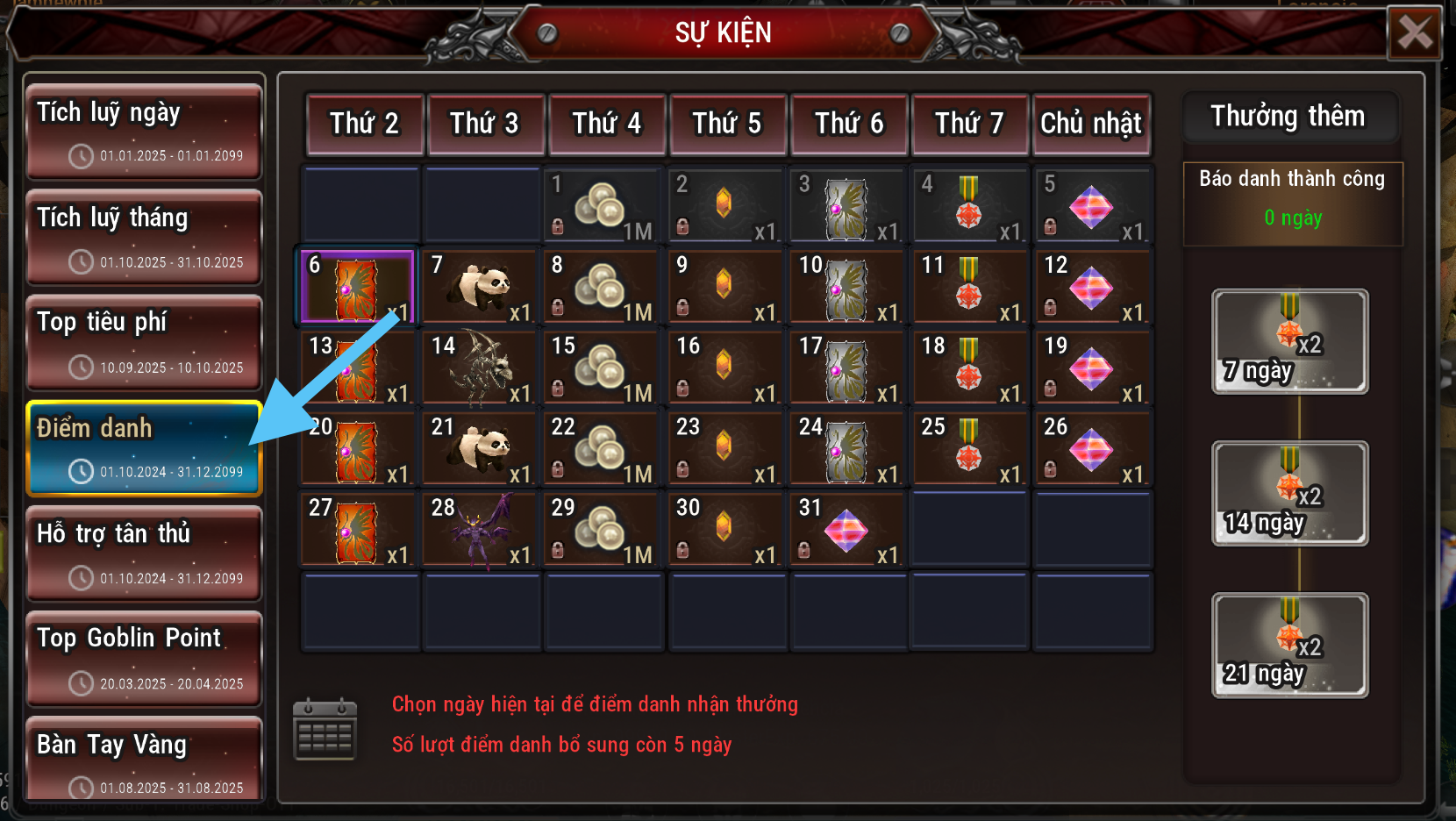Pick the day 28 purple demon reward
Viewport: 1456px width, 821px height.
[480, 530]
